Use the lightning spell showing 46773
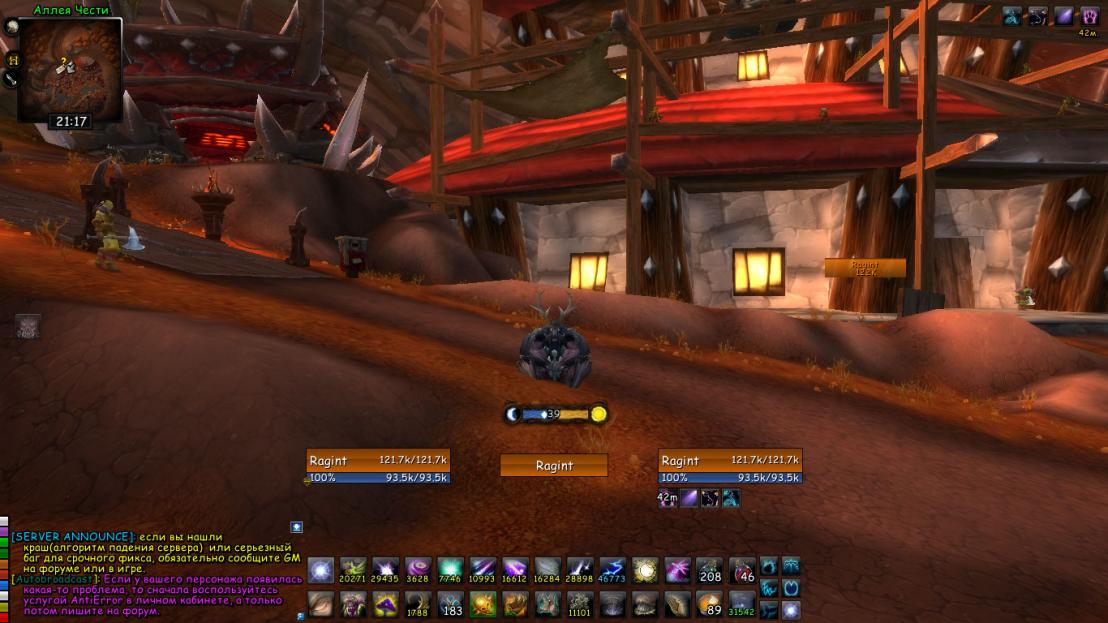The width and height of the screenshot is (1108, 623). coord(612,570)
